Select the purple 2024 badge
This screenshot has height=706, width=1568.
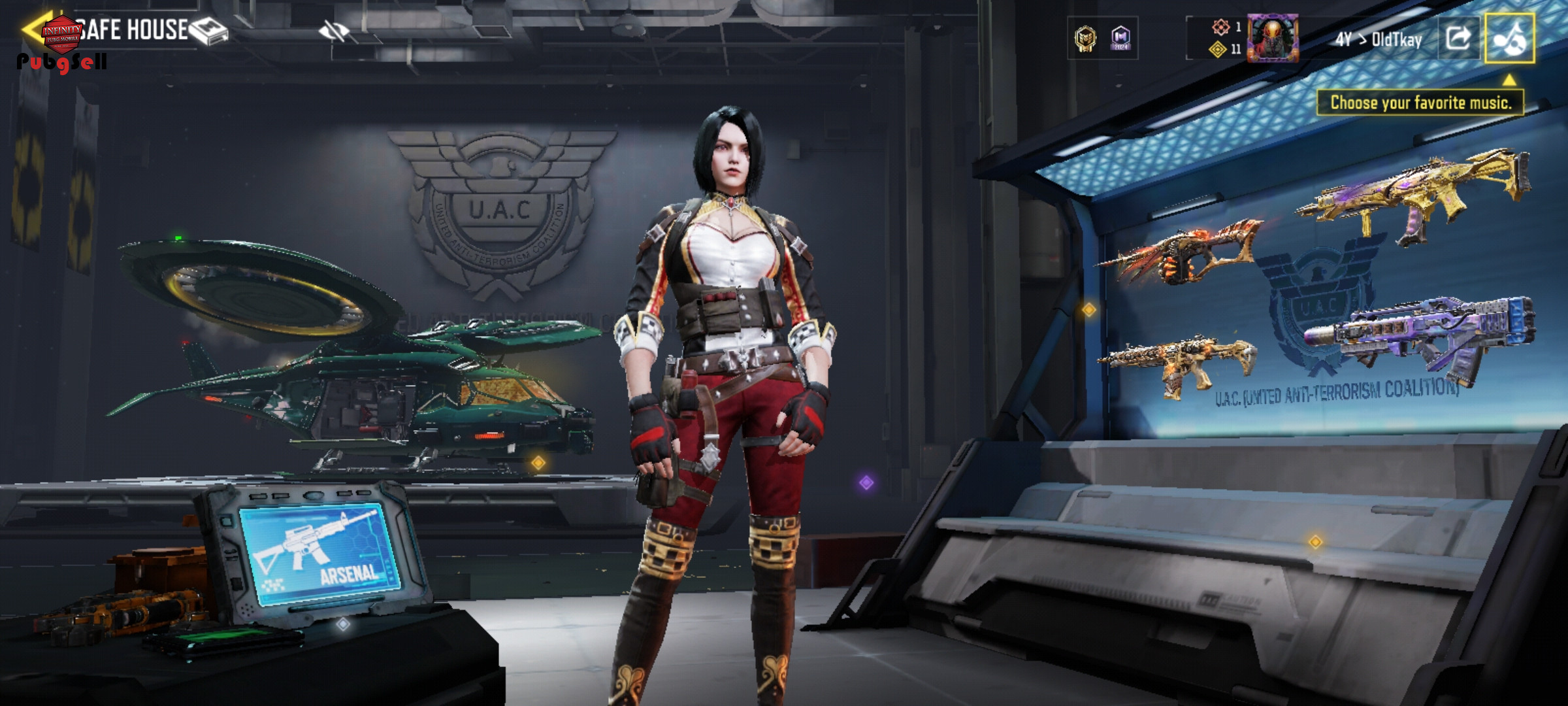click(x=1121, y=39)
